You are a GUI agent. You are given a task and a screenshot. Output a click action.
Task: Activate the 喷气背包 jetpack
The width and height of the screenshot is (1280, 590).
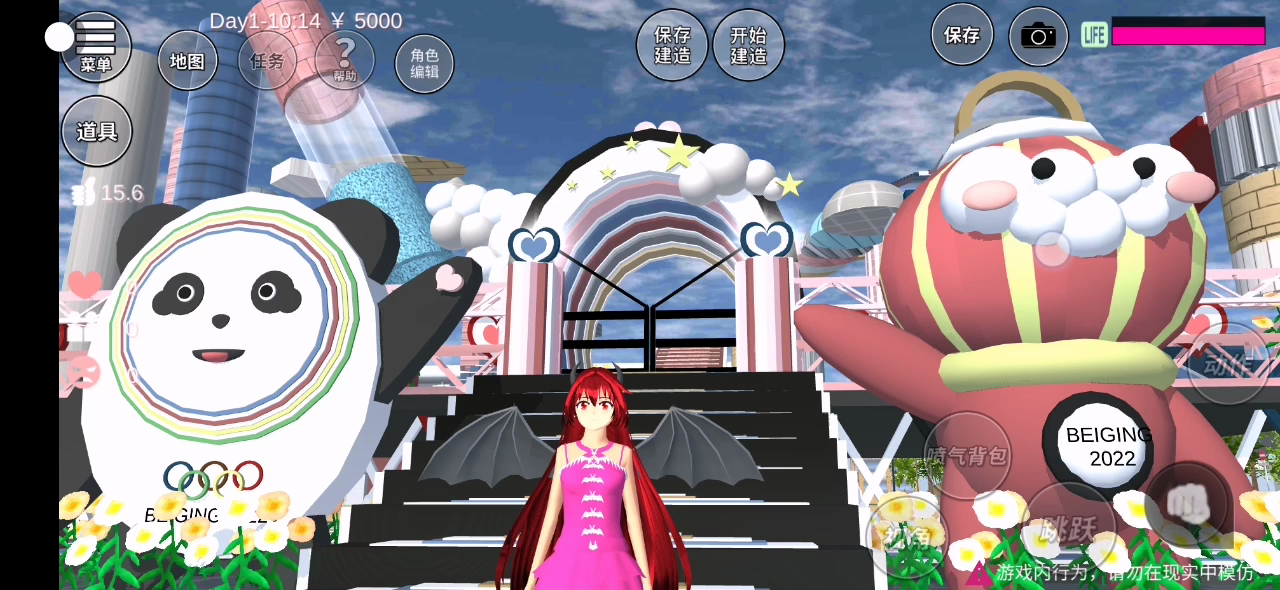[968, 456]
